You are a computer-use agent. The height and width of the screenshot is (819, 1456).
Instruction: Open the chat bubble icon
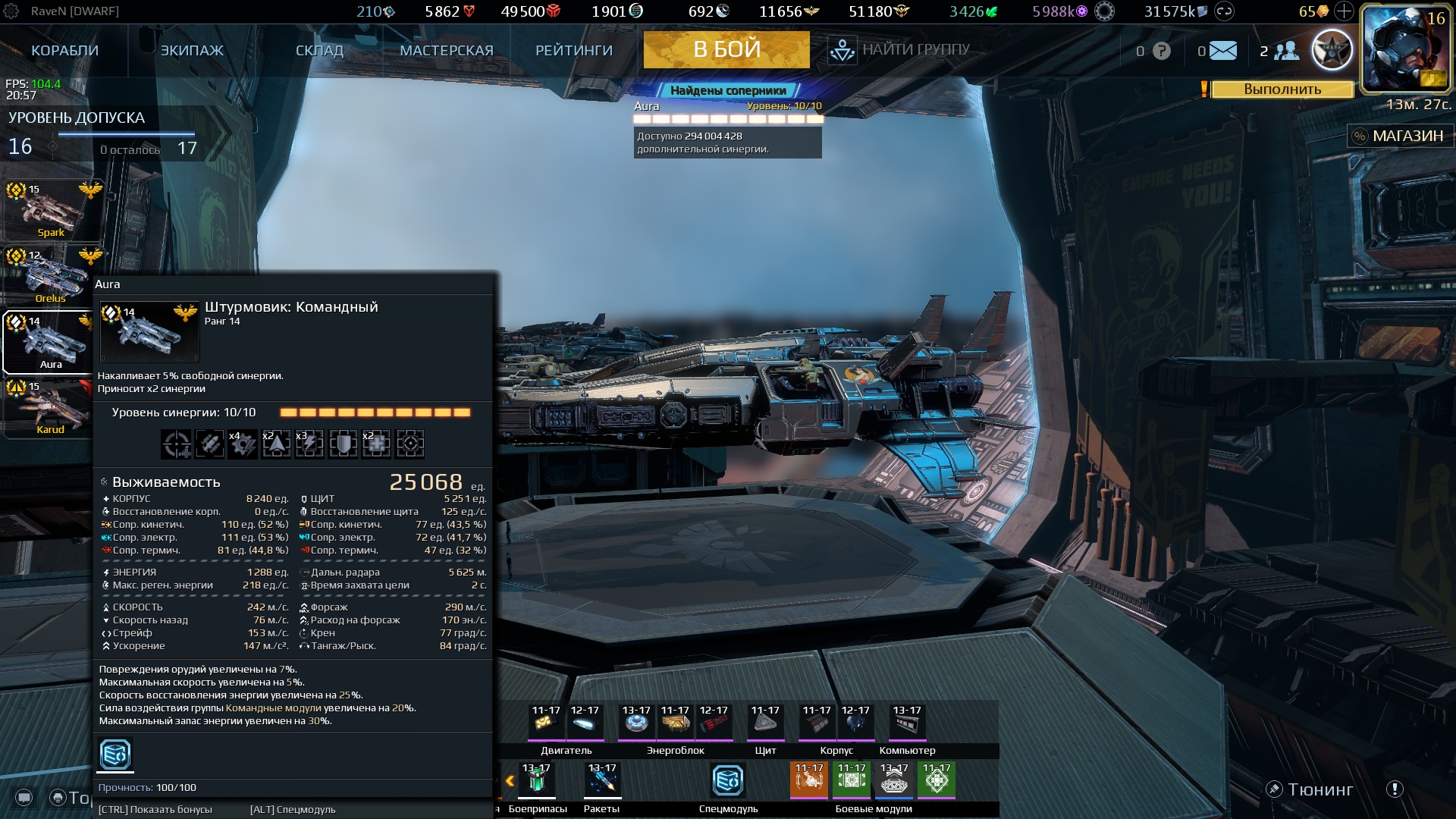click(x=24, y=797)
